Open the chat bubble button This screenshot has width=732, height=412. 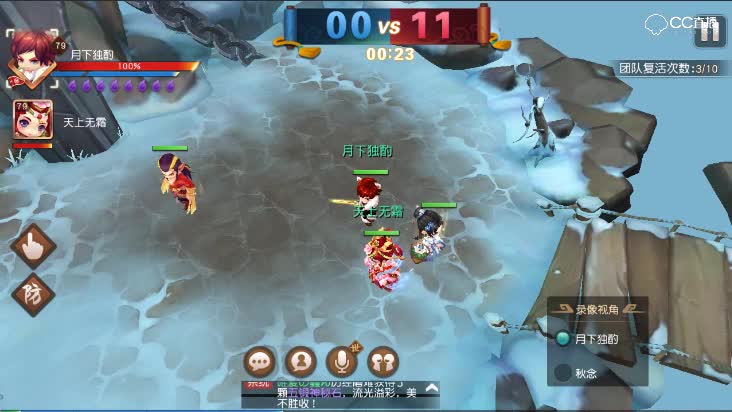[x=260, y=360]
